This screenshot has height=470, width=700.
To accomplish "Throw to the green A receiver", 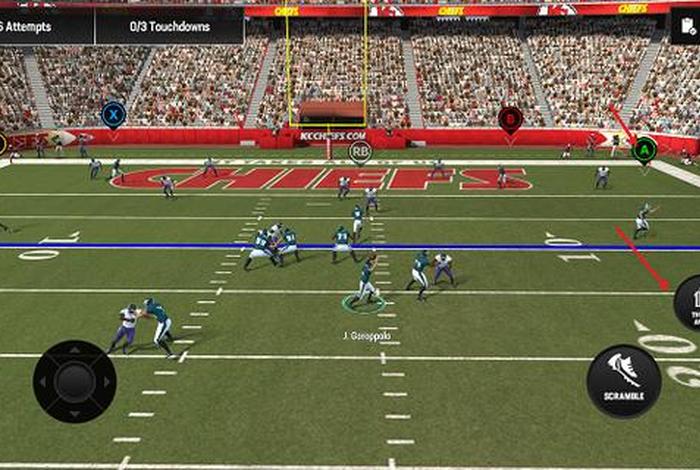I will pos(644,150).
